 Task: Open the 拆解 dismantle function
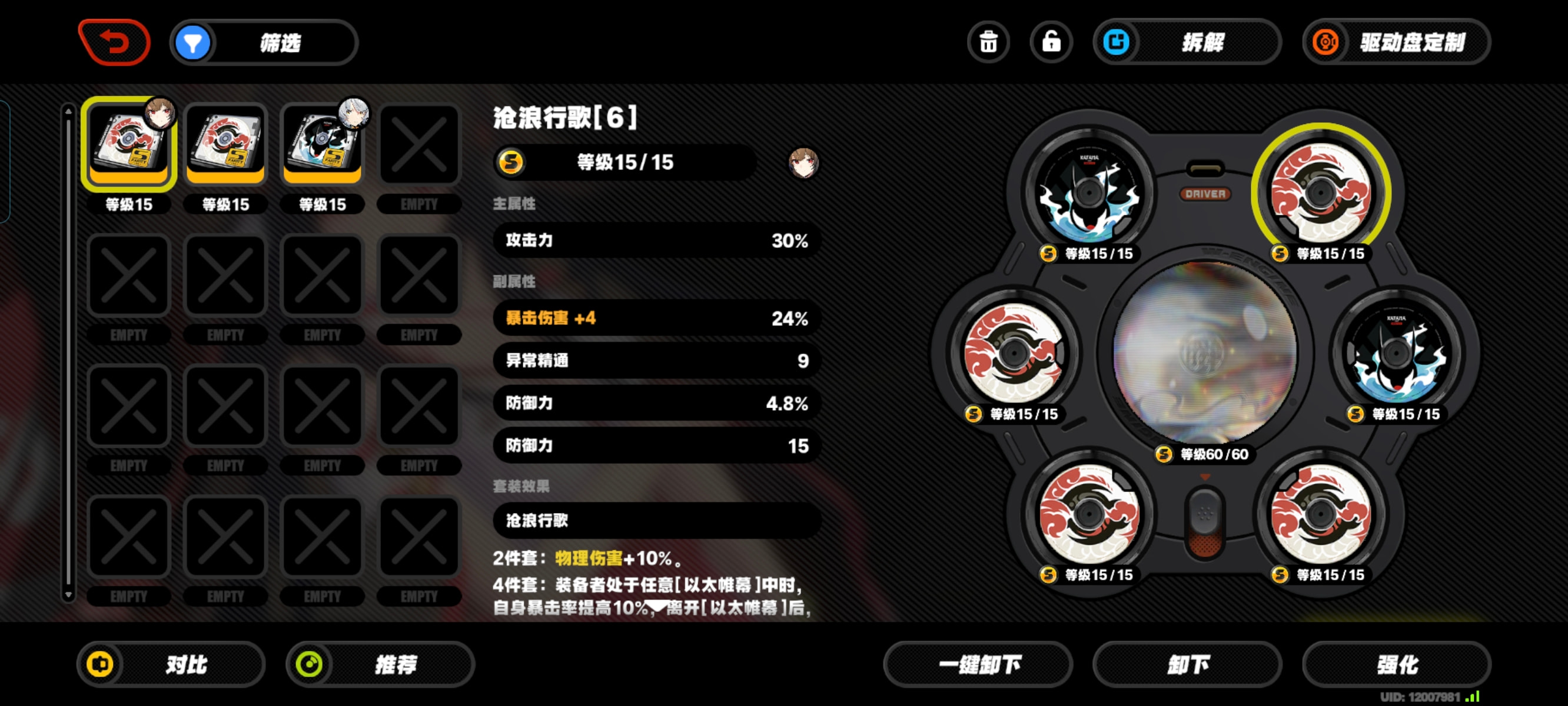pyautogui.click(x=1187, y=42)
